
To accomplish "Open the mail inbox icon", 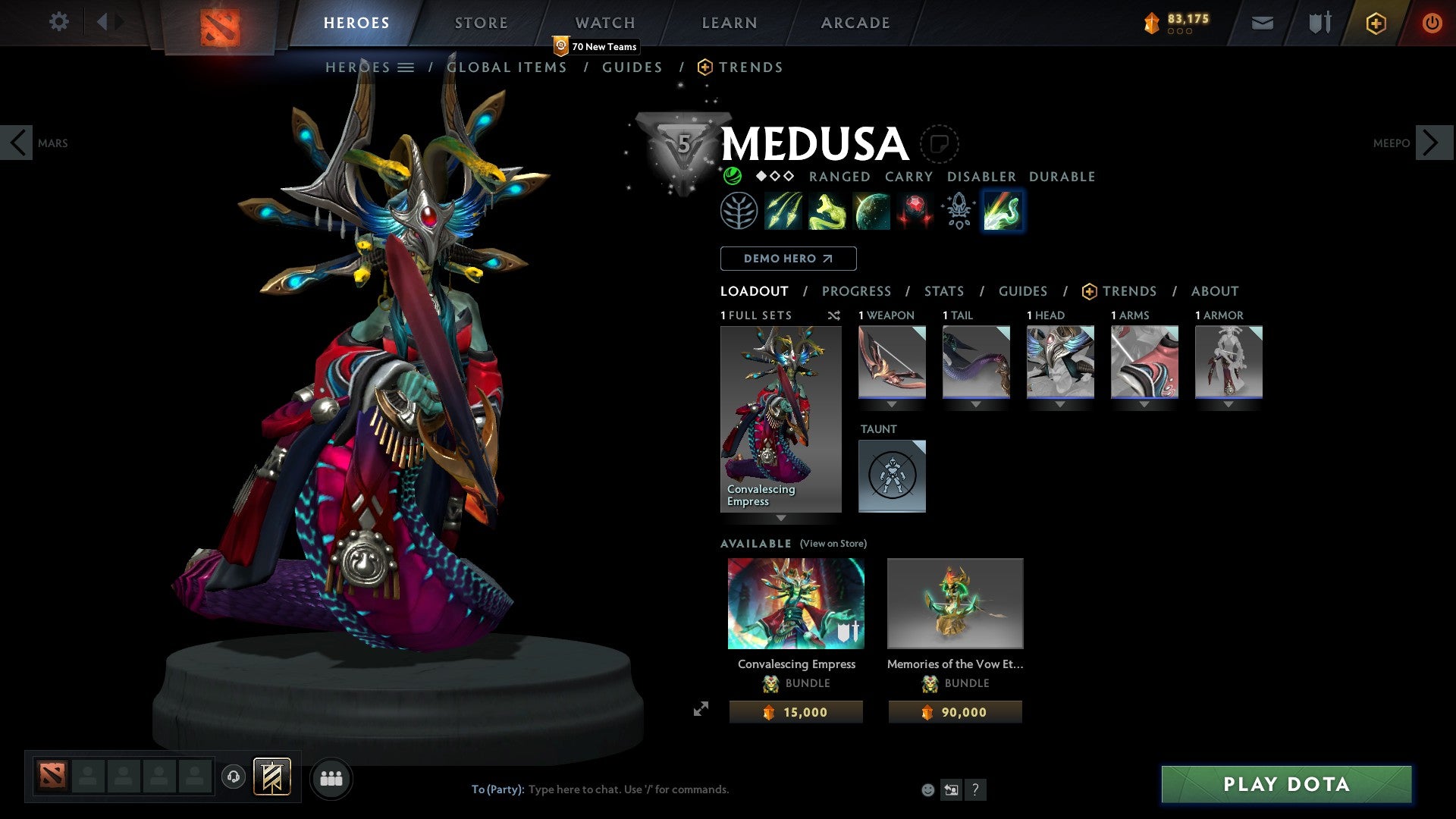I will (x=1261, y=22).
